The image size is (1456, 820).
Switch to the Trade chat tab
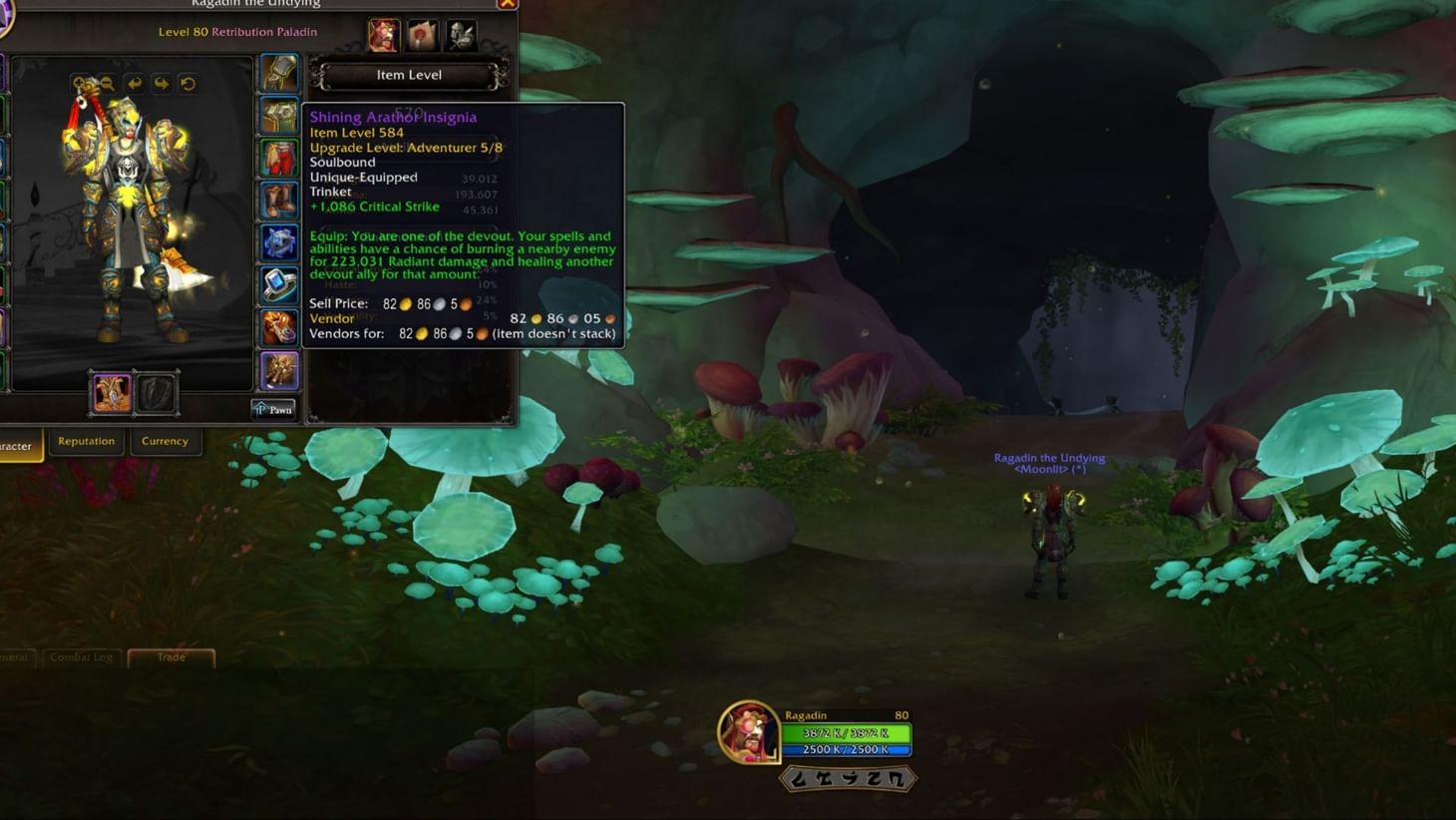172,657
